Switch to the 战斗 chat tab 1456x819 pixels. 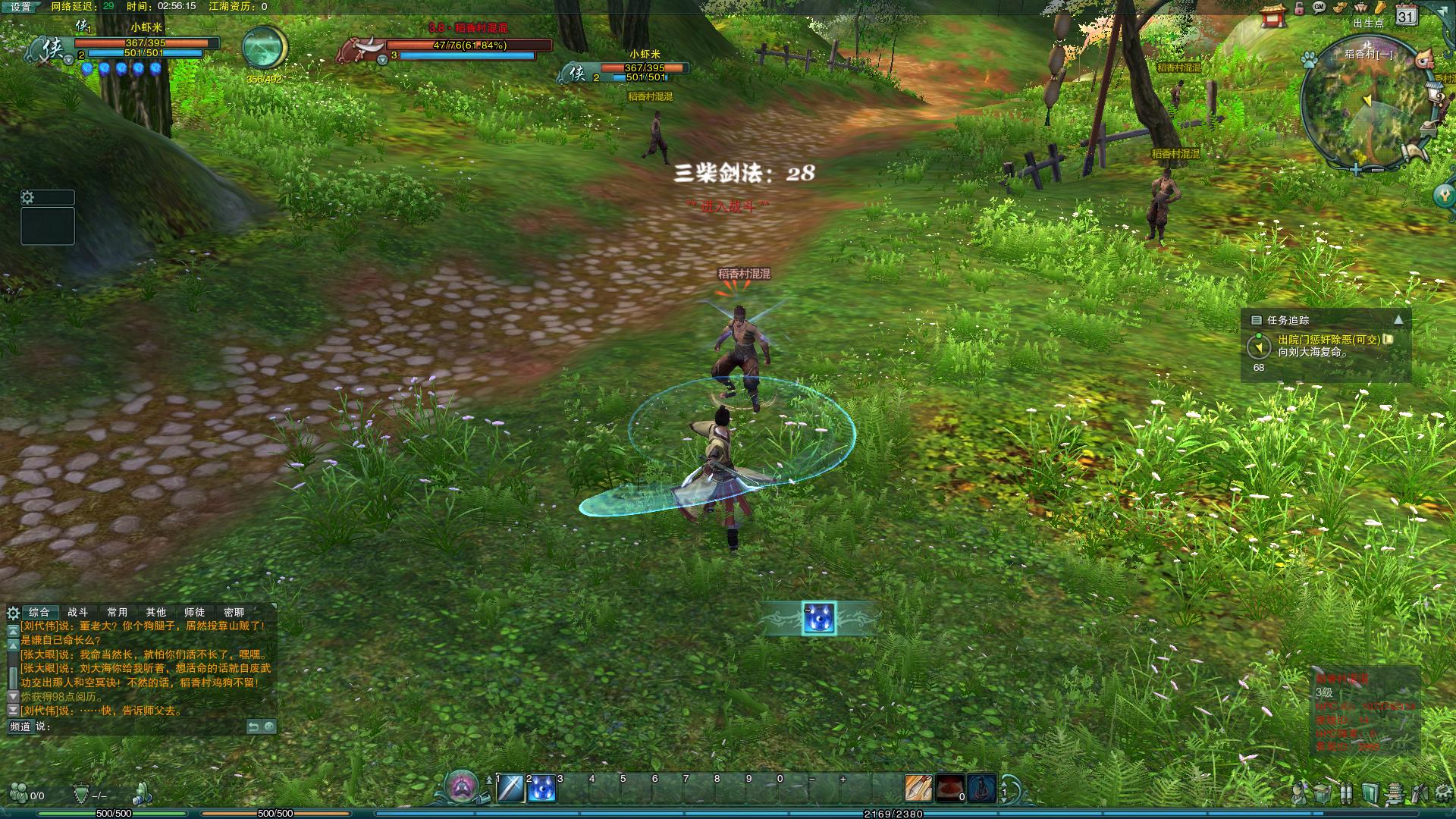click(77, 612)
